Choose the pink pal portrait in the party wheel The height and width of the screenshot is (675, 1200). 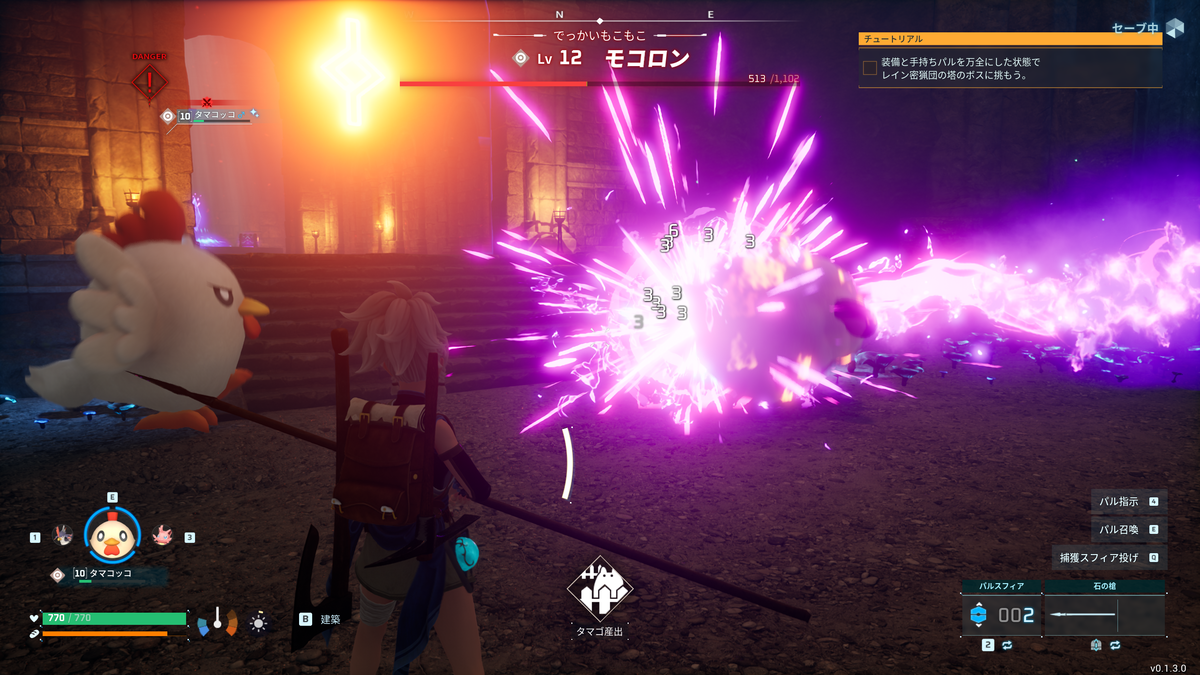(162, 536)
